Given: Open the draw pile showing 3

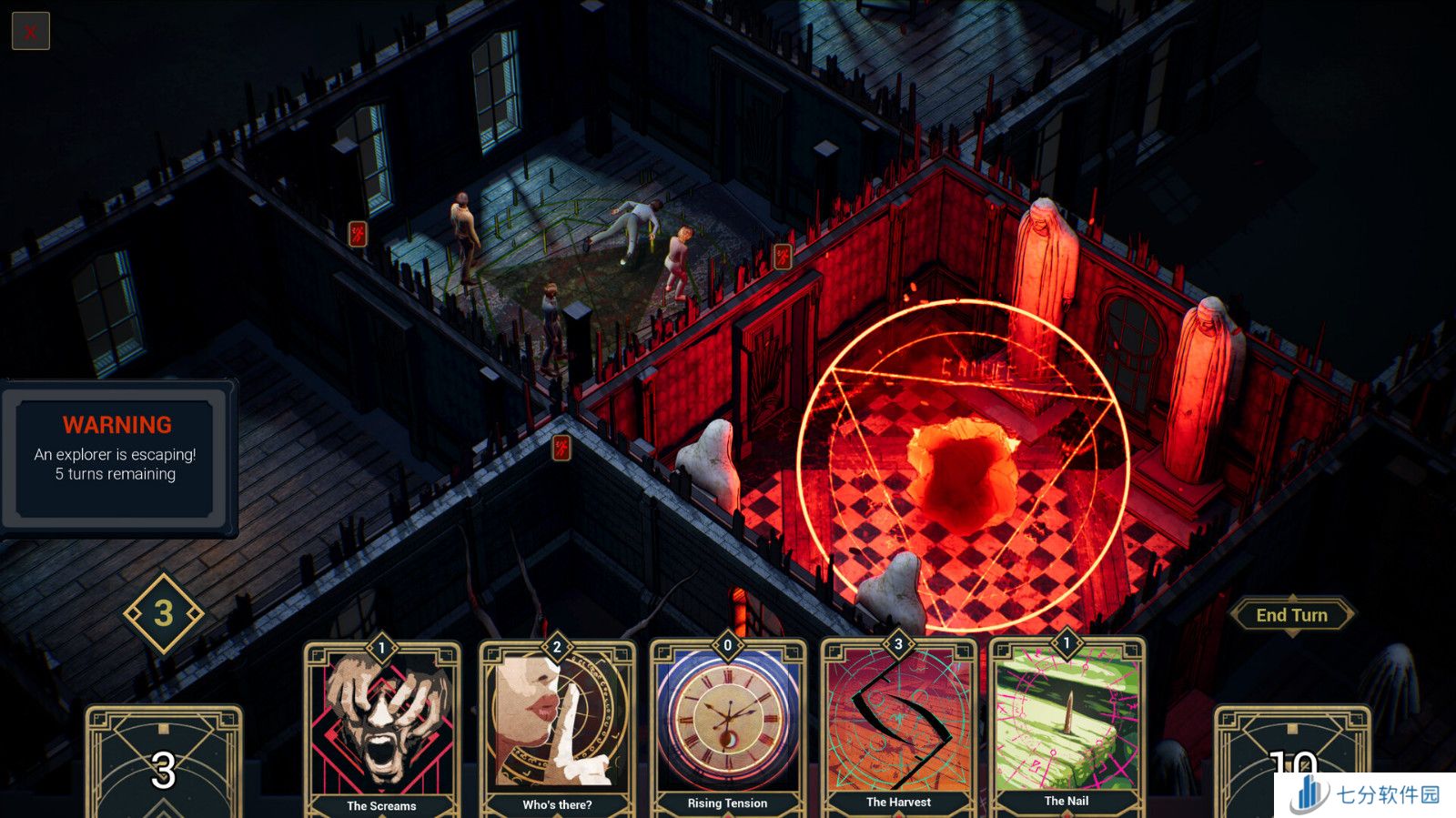Looking at the screenshot, I should [164, 764].
